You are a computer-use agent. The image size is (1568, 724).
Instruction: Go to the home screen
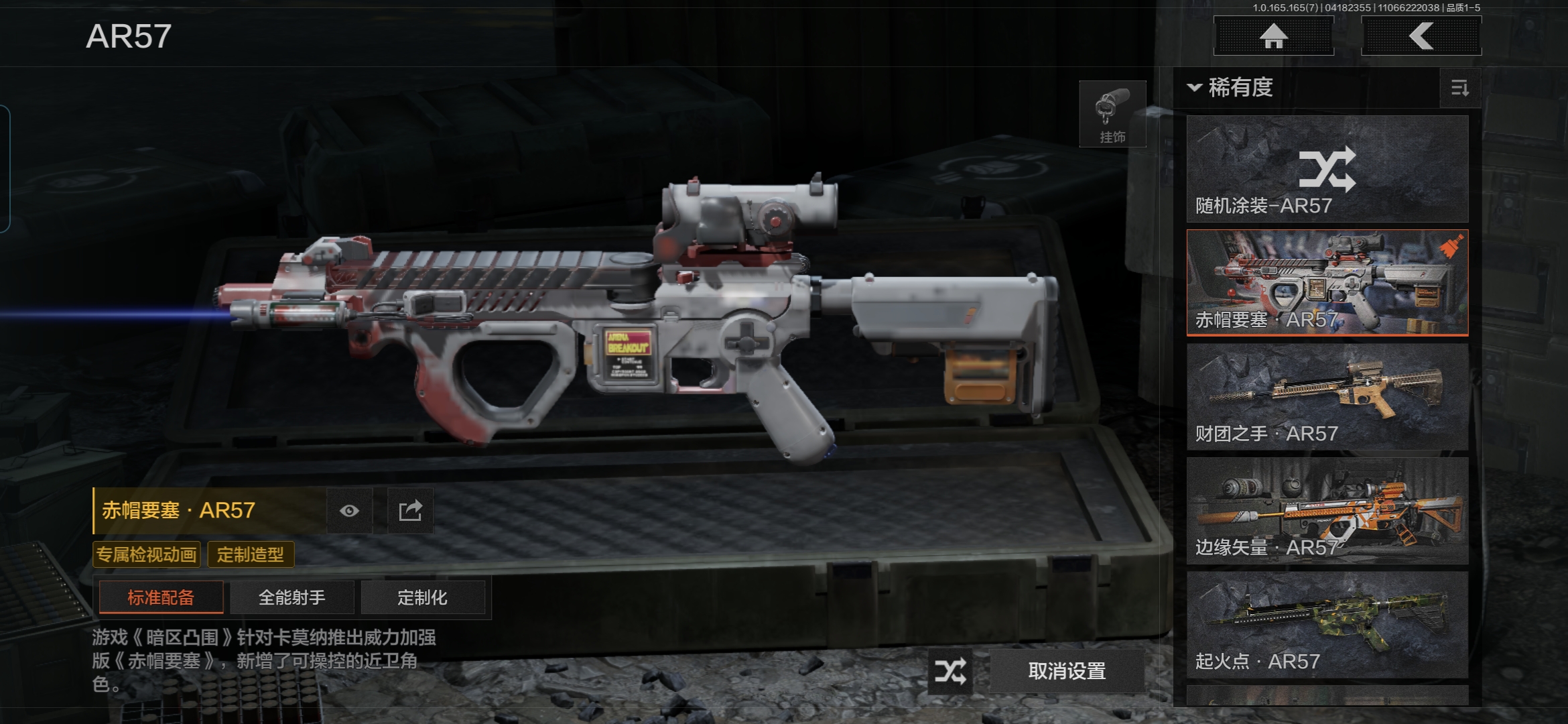click(x=1273, y=36)
